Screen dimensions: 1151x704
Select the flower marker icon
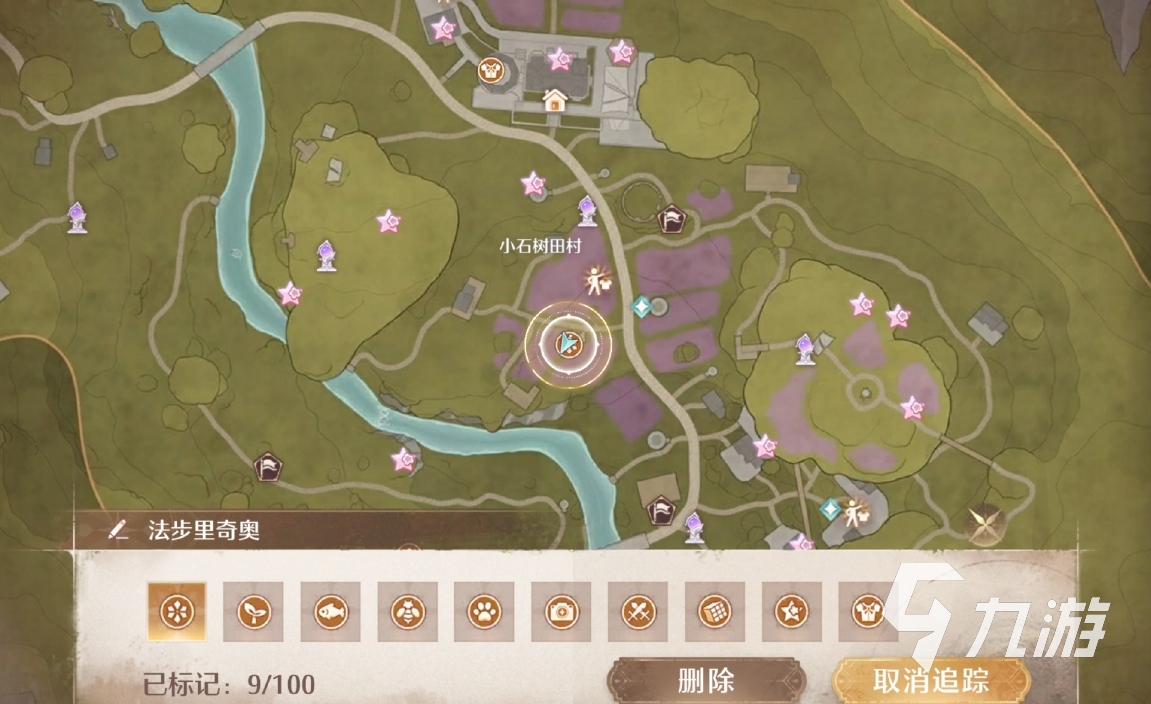click(x=177, y=611)
